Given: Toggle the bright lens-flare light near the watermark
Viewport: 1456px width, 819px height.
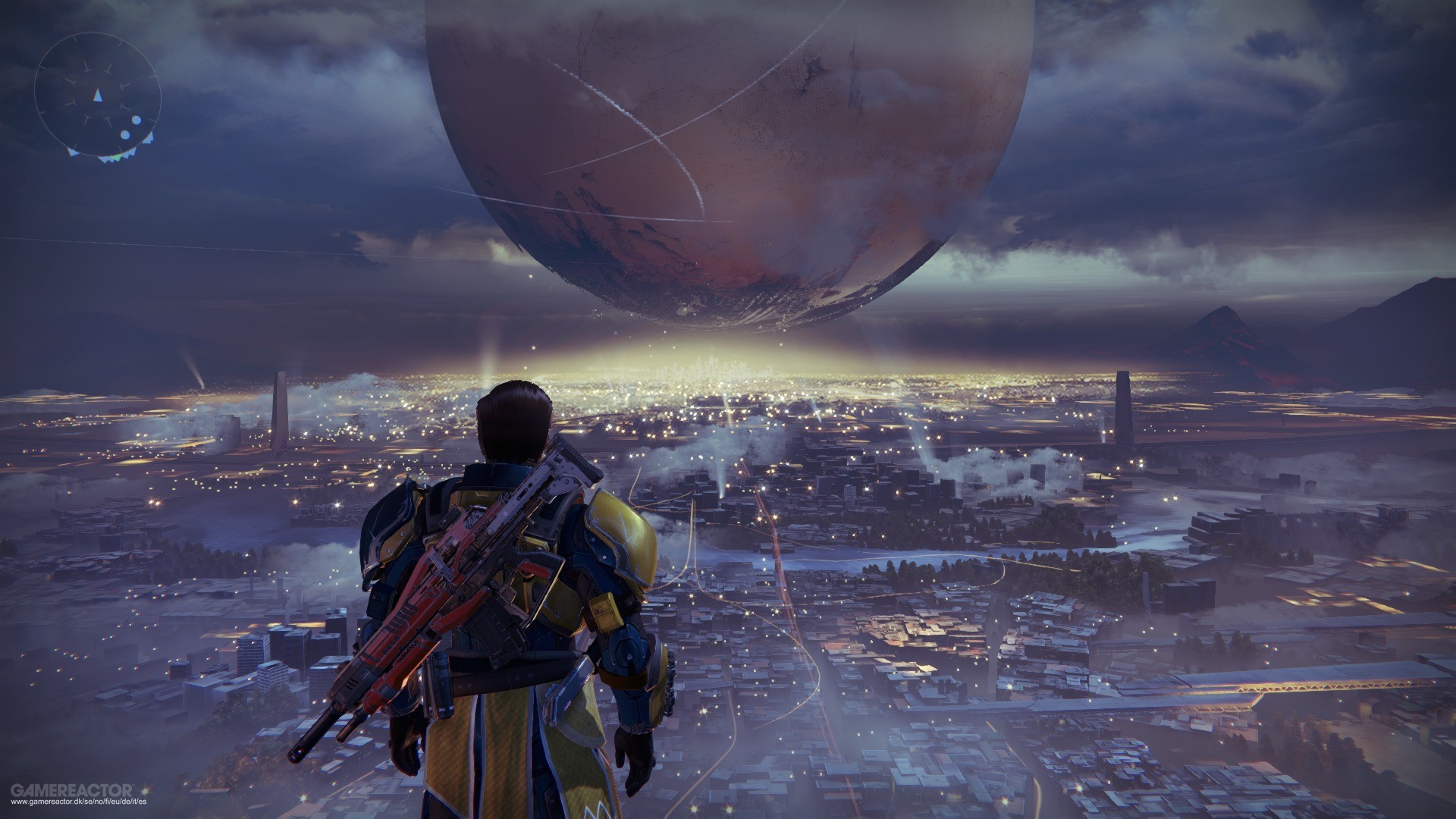Looking at the screenshot, I should click(x=145, y=790).
